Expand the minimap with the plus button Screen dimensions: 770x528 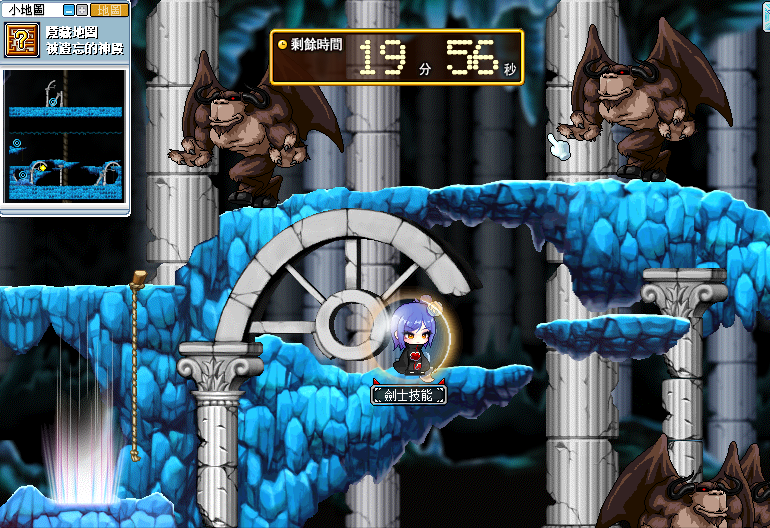point(82,10)
